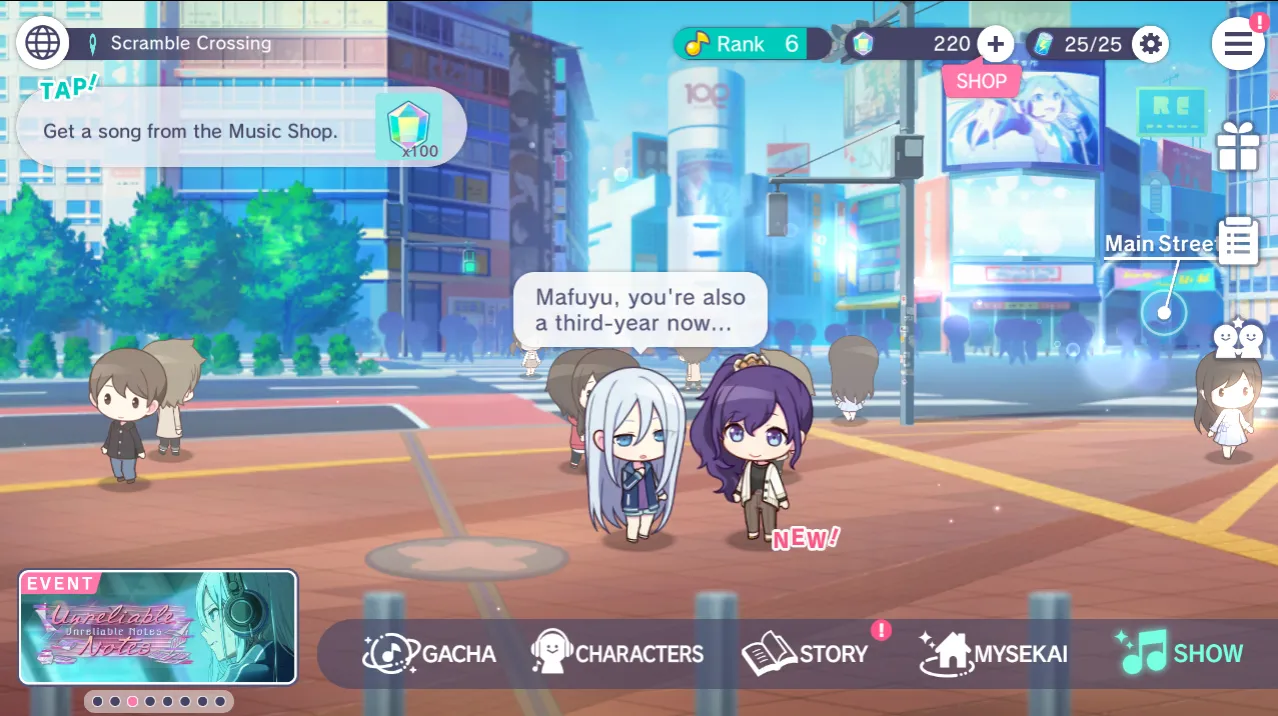Viewport: 1278px width, 716px height.
Task: Open the globe area-map icon
Action: (43, 43)
